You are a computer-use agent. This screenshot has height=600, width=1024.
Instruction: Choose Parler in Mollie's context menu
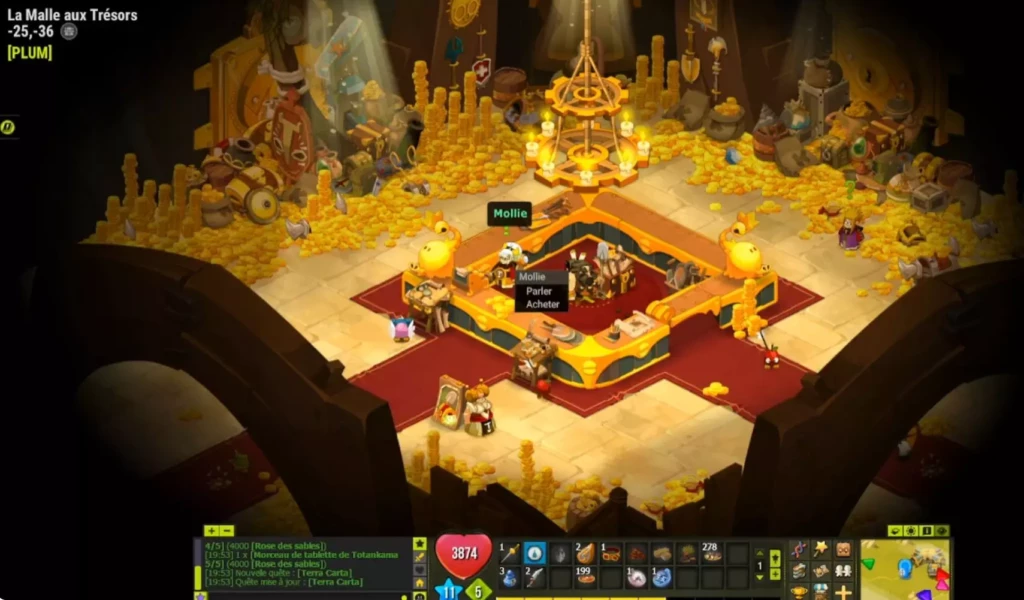[x=541, y=291]
